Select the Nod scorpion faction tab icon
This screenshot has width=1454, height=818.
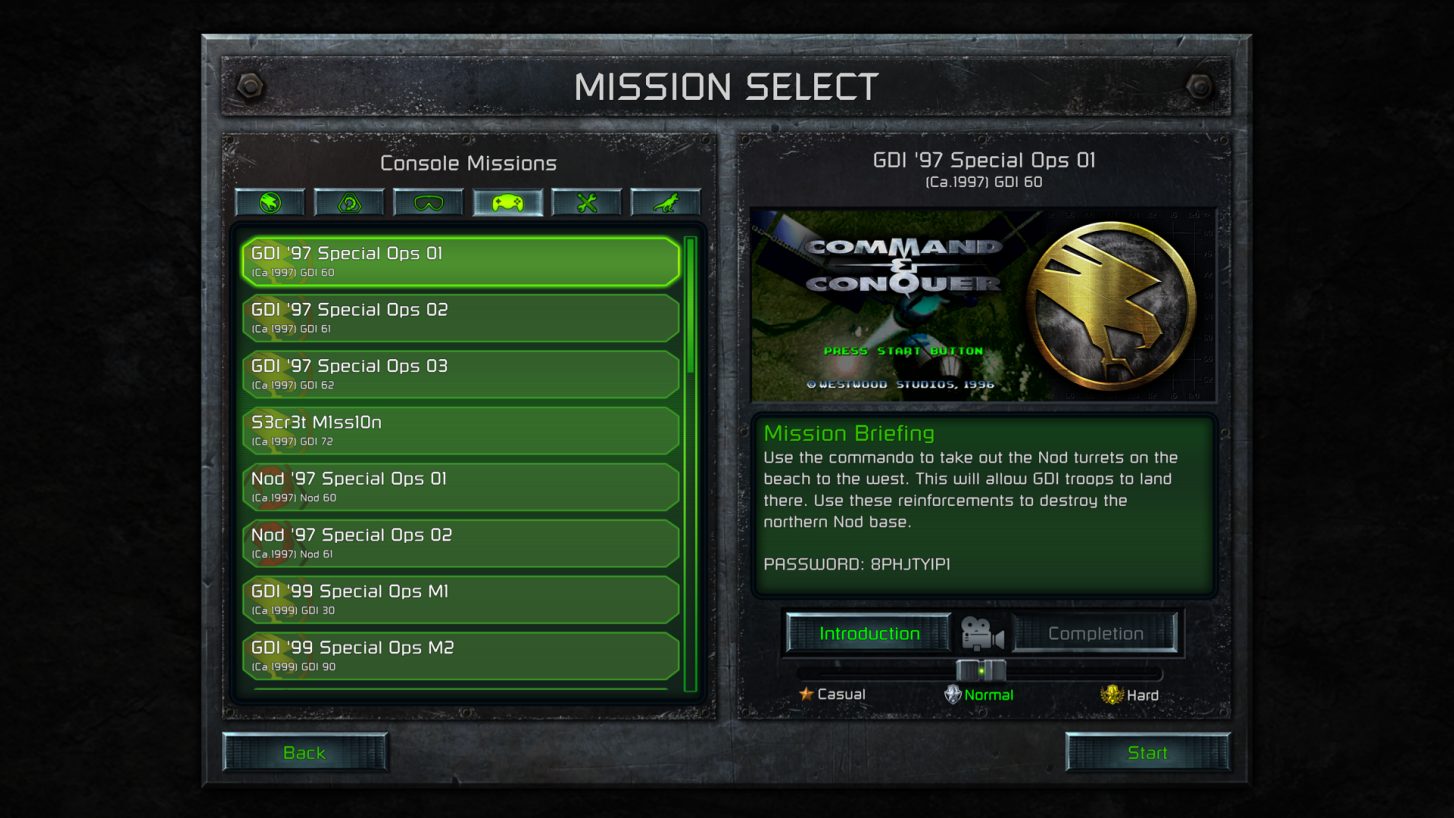coord(348,202)
